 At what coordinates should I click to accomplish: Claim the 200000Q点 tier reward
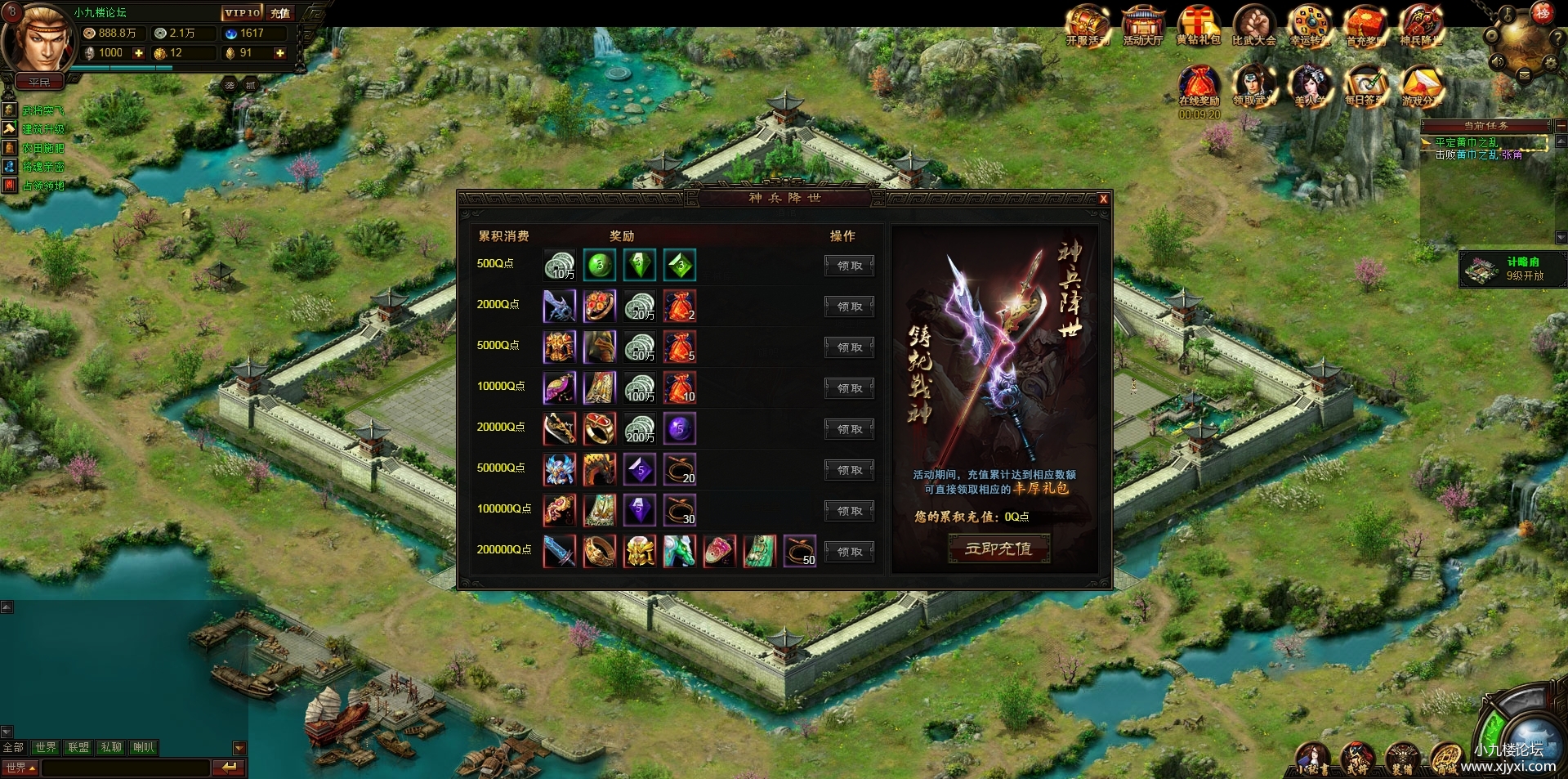tap(849, 552)
